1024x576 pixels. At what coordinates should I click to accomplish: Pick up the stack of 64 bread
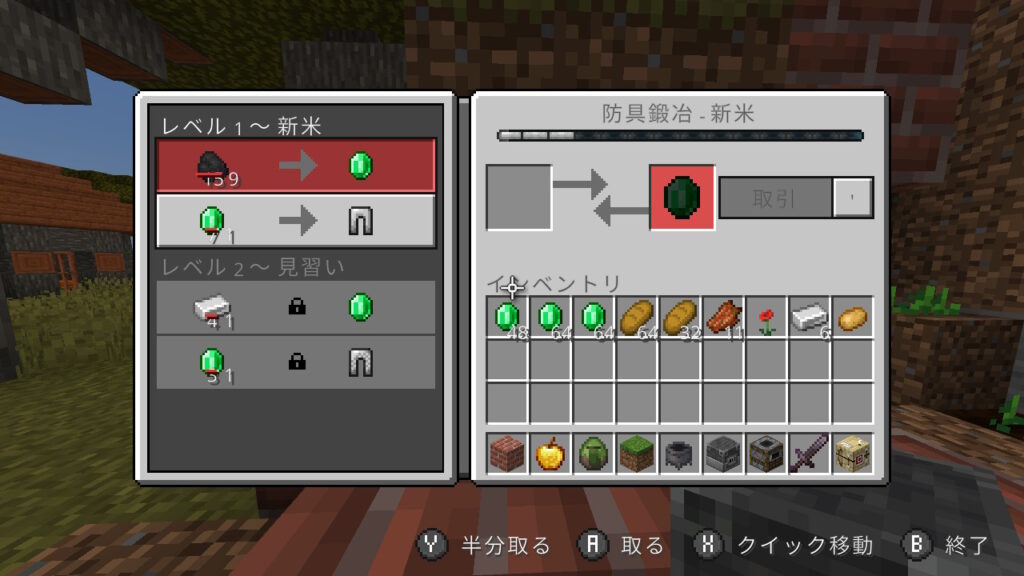click(638, 318)
